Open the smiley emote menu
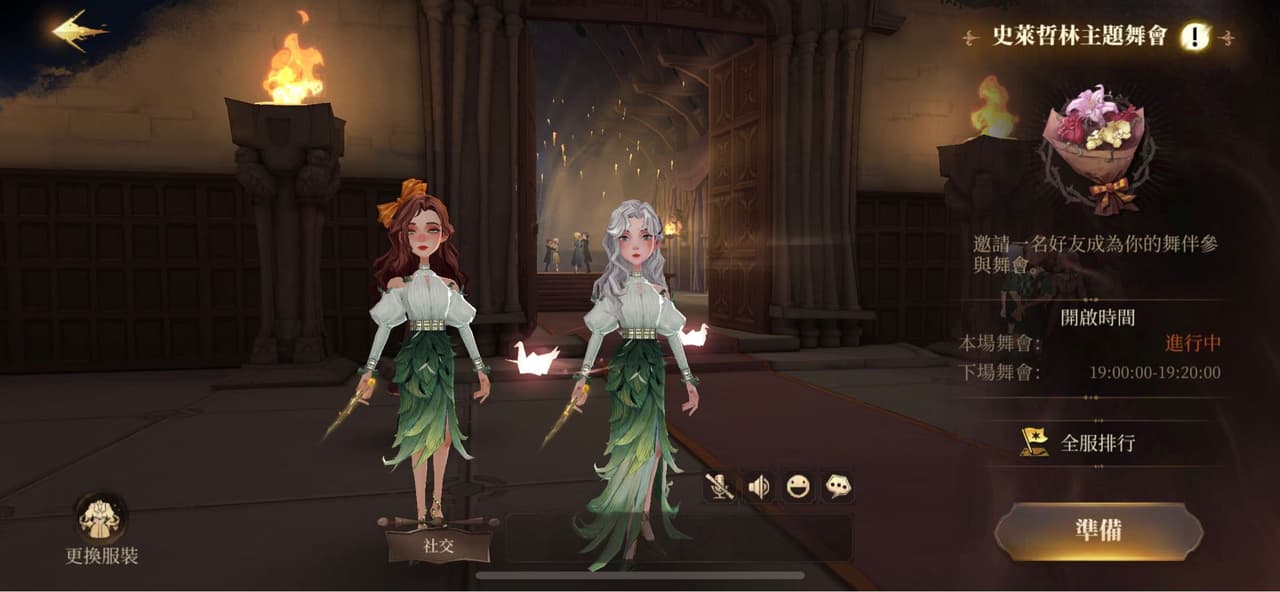This screenshot has width=1280, height=592. pyautogui.click(x=798, y=487)
